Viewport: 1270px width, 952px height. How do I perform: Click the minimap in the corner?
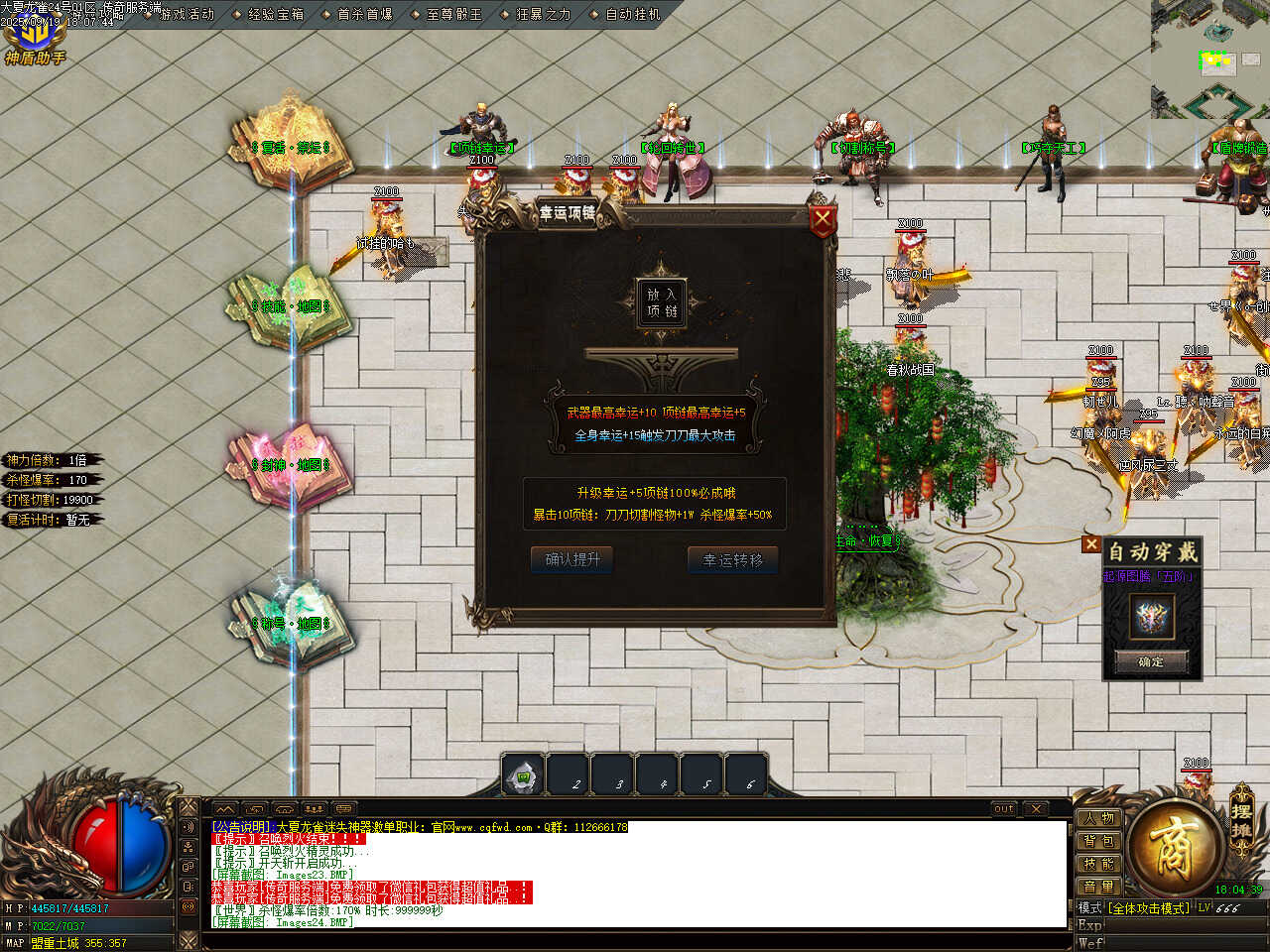click(1210, 59)
